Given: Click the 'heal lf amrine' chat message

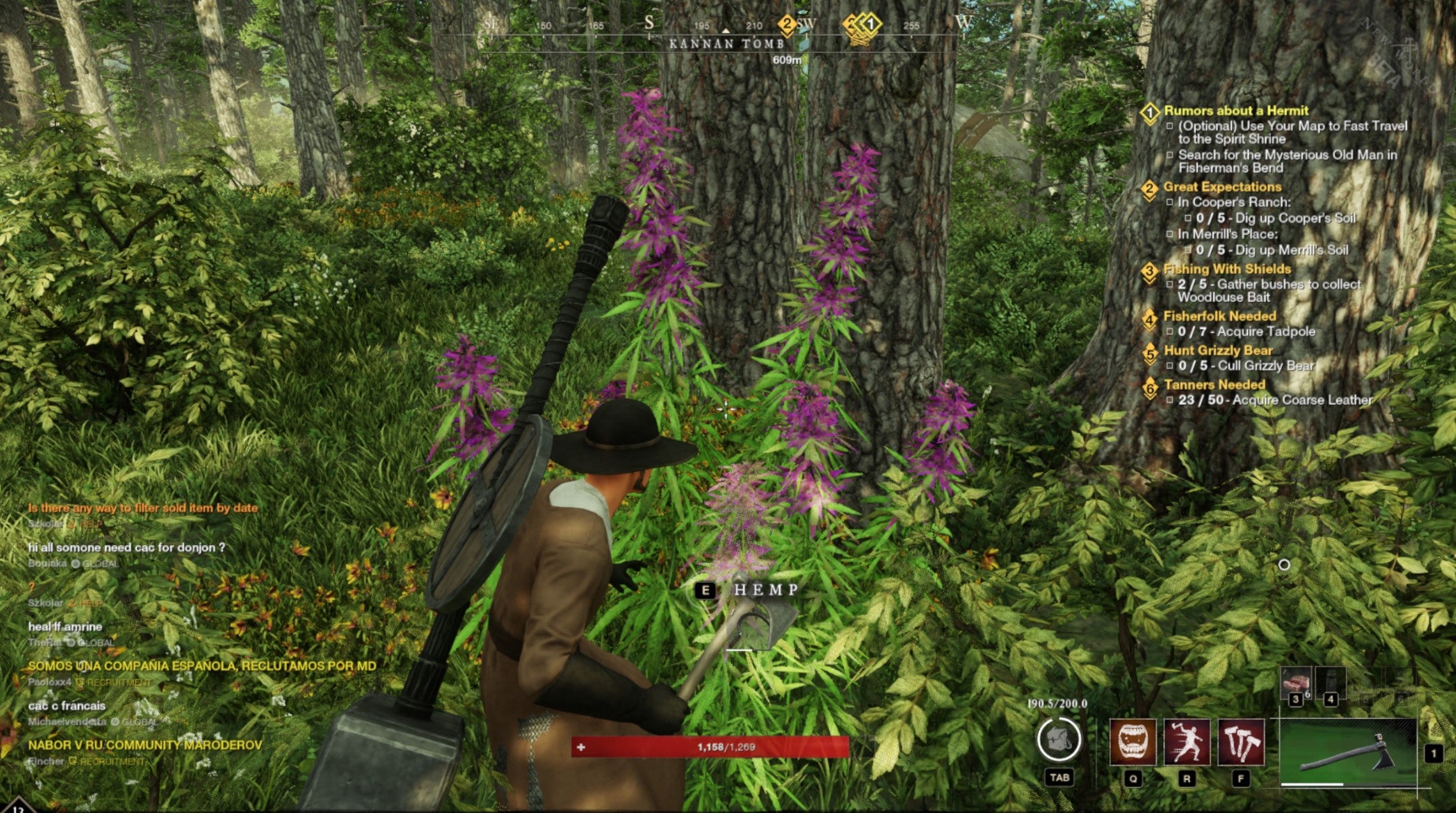Looking at the screenshot, I should click(65, 627).
